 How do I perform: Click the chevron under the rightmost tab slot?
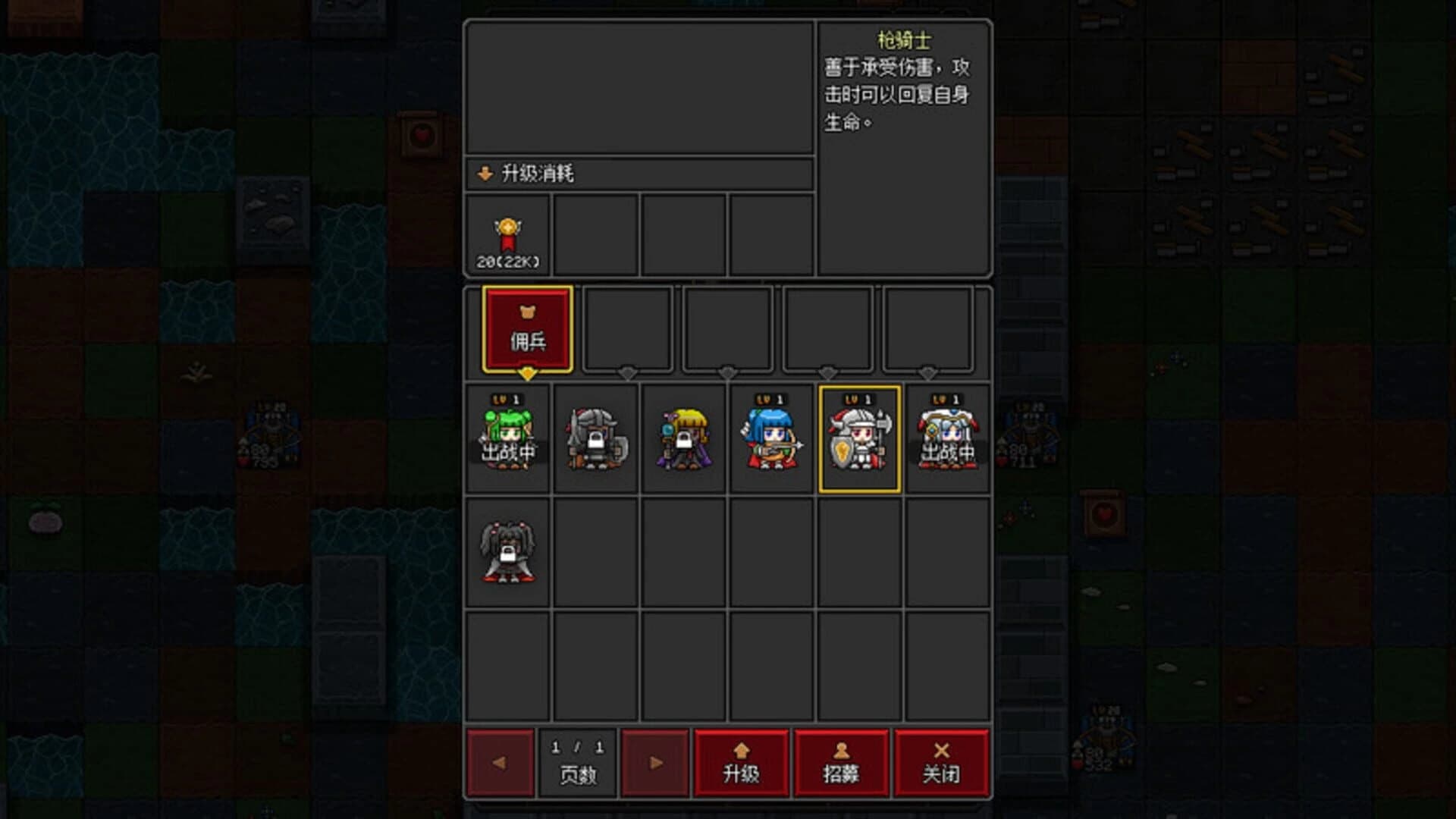(926, 373)
